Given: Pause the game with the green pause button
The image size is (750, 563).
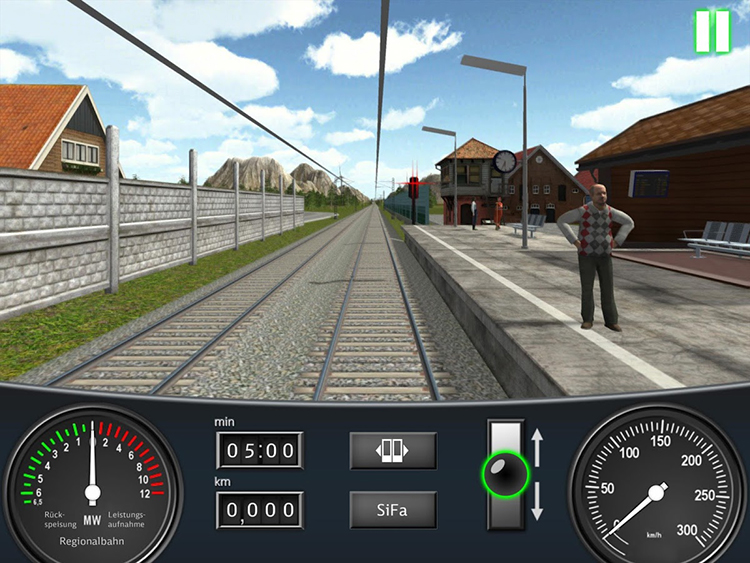Looking at the screenshot, I should pyautogui.click(x=712, y=31).
